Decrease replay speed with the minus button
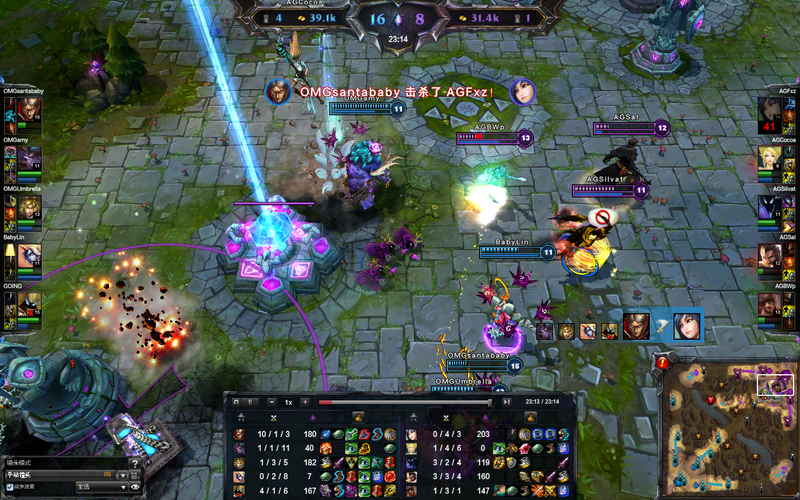The image size is (800, 500). [272, 402]
